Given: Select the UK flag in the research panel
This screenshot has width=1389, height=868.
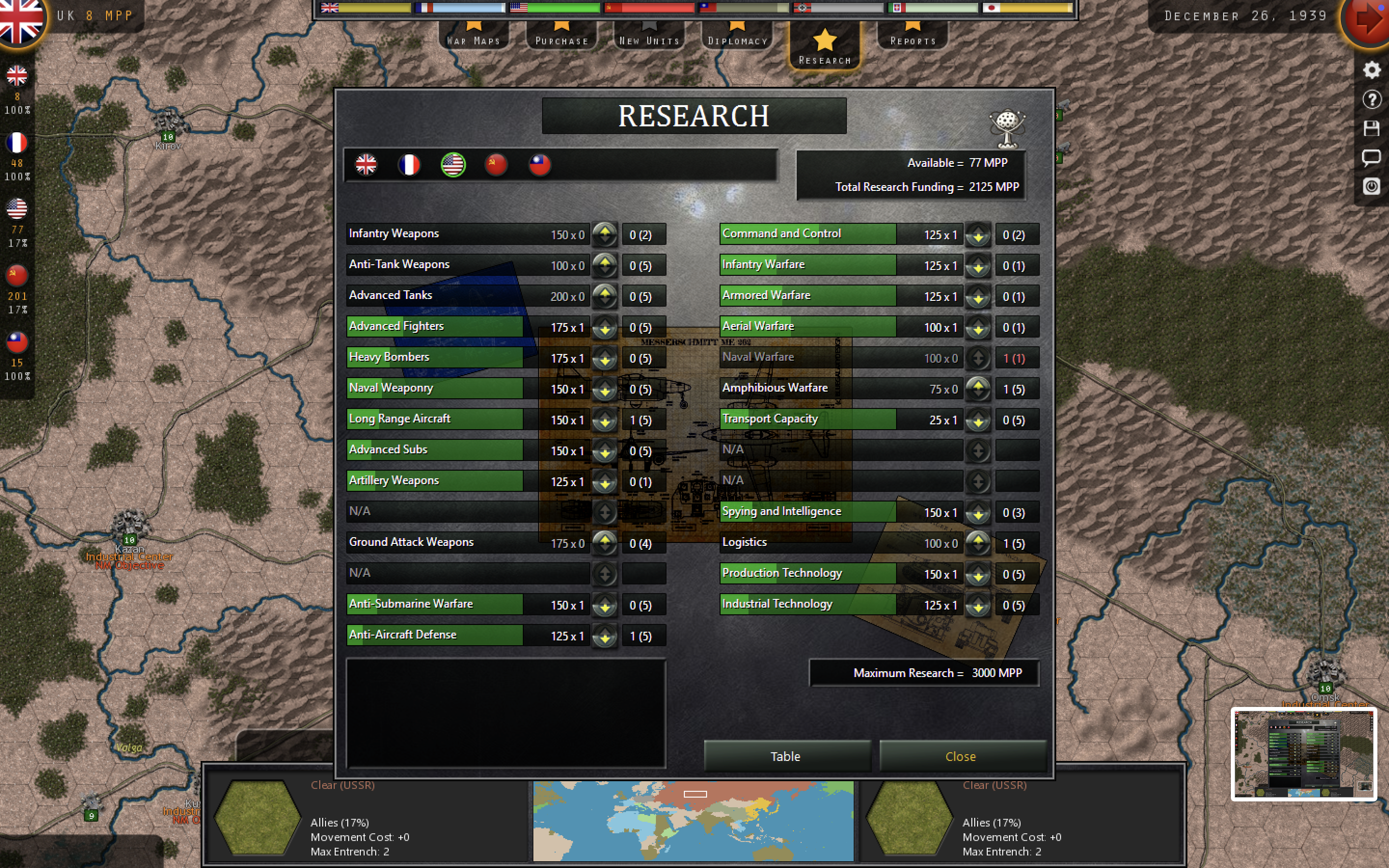Looking at the screenshot, I should 366,165.
